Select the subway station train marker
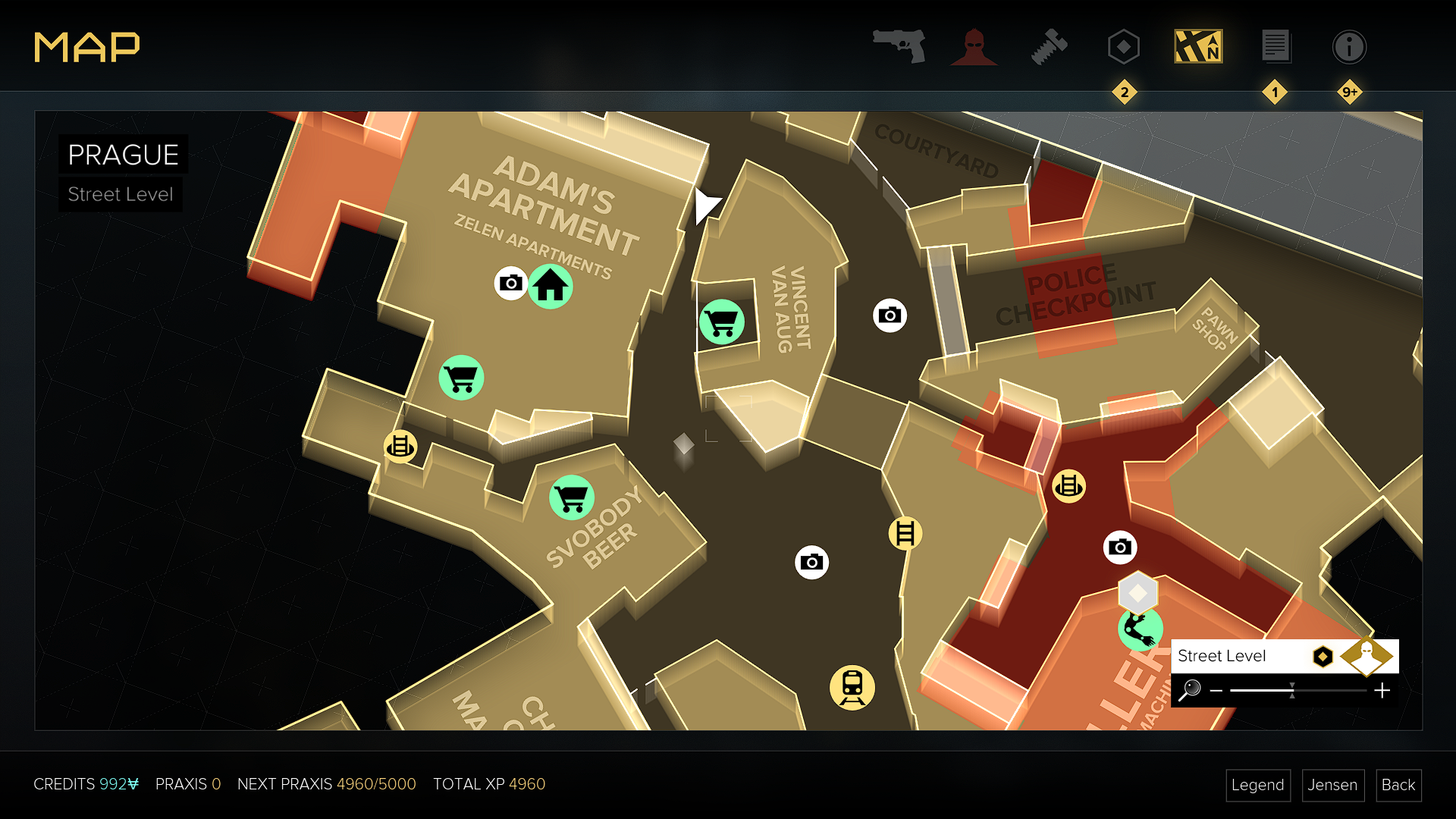The height and width of the screenshot is (819, 1456). (852, 687)
